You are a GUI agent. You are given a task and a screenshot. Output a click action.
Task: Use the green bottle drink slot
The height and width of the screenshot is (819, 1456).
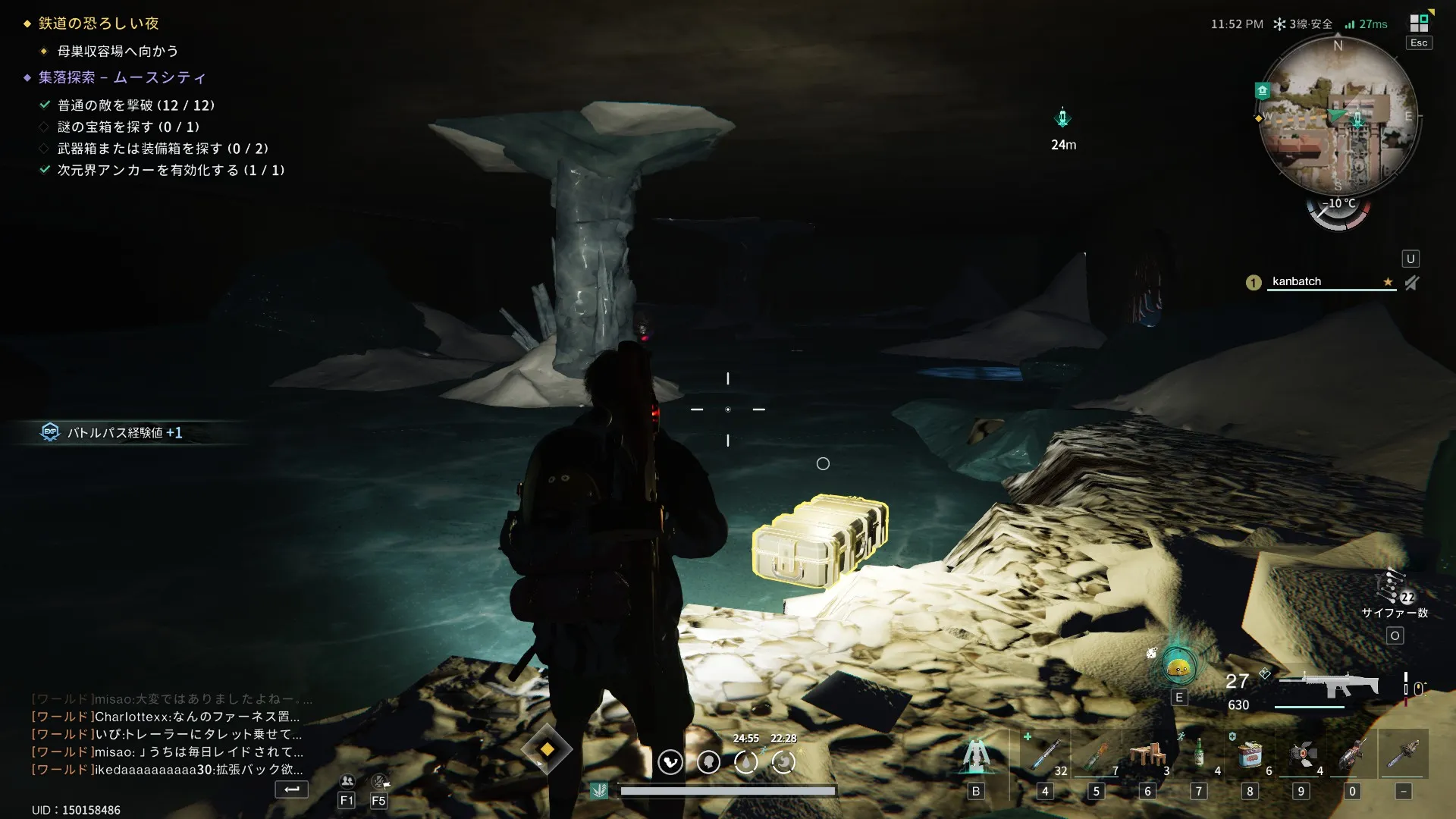(x=1199, y=754)
